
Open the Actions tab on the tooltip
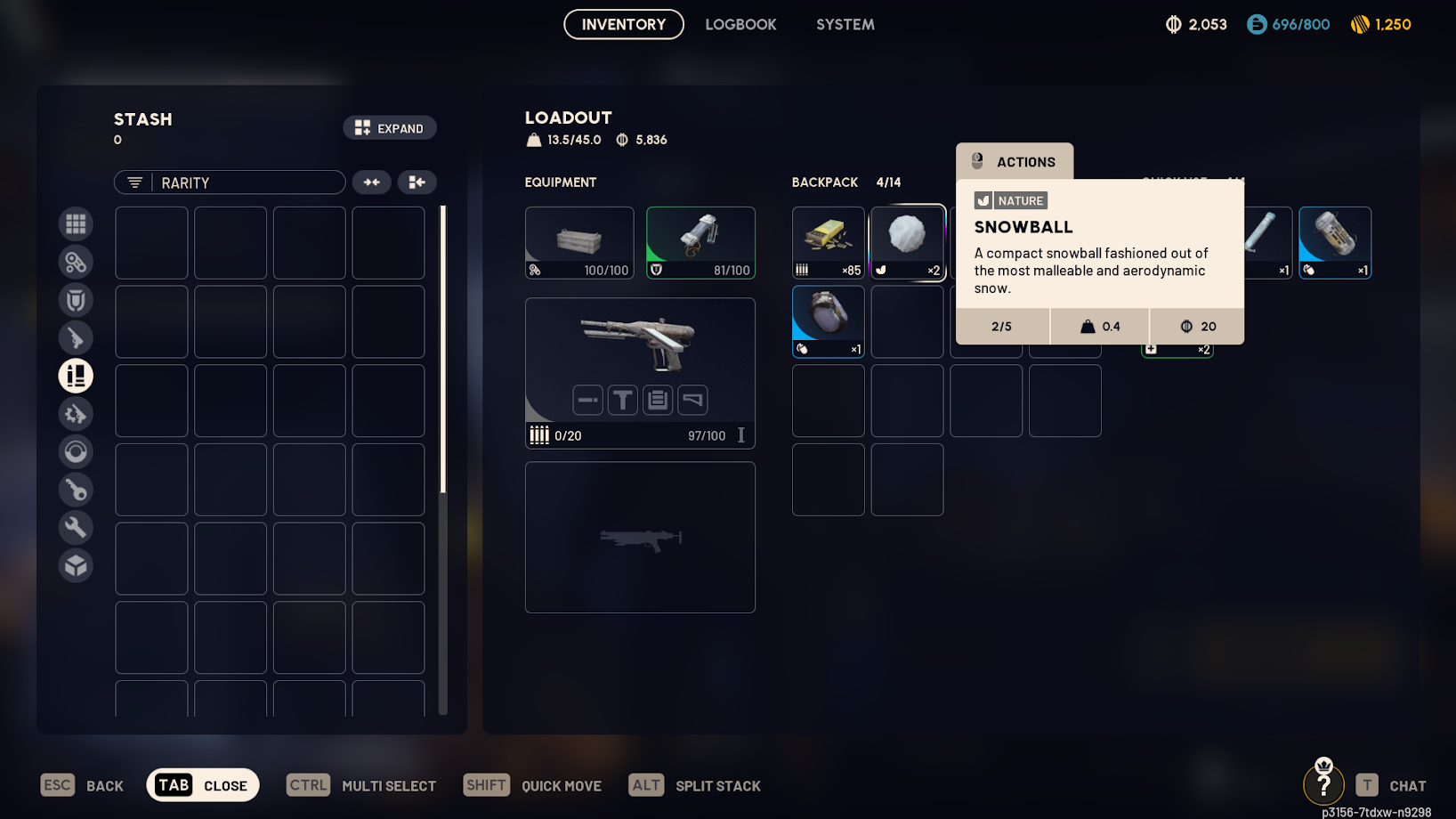click(1015, 162)
